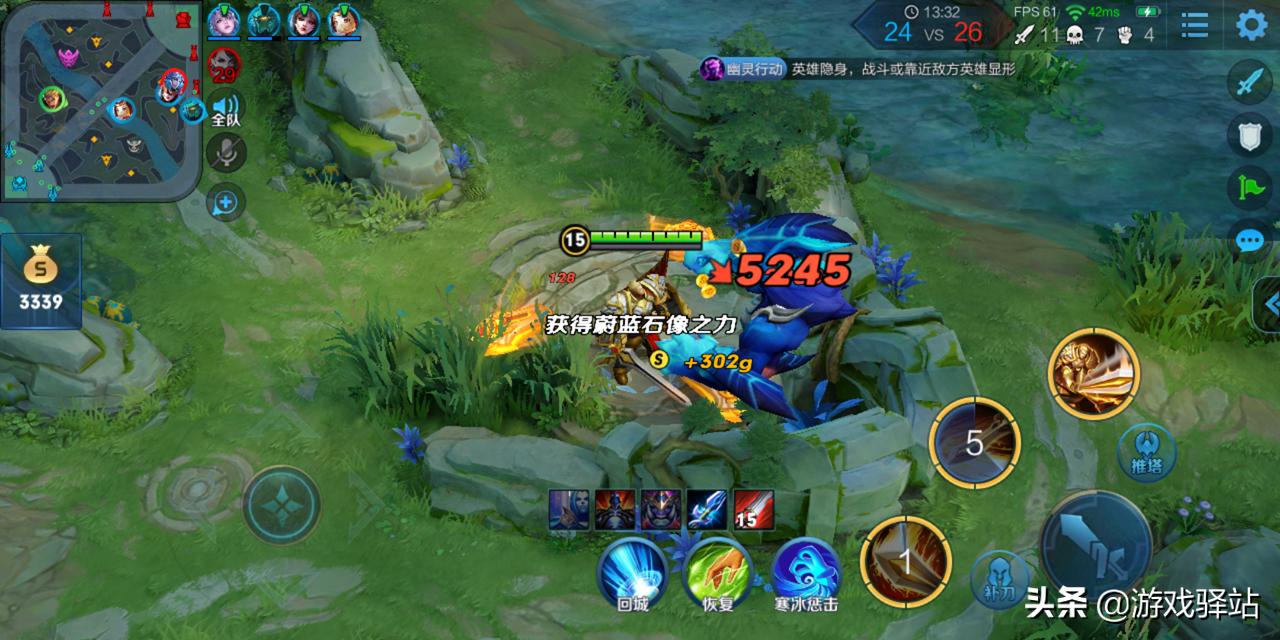Send the shield retreat signal
The image size is (1280, 640).
pos(1250,137)
